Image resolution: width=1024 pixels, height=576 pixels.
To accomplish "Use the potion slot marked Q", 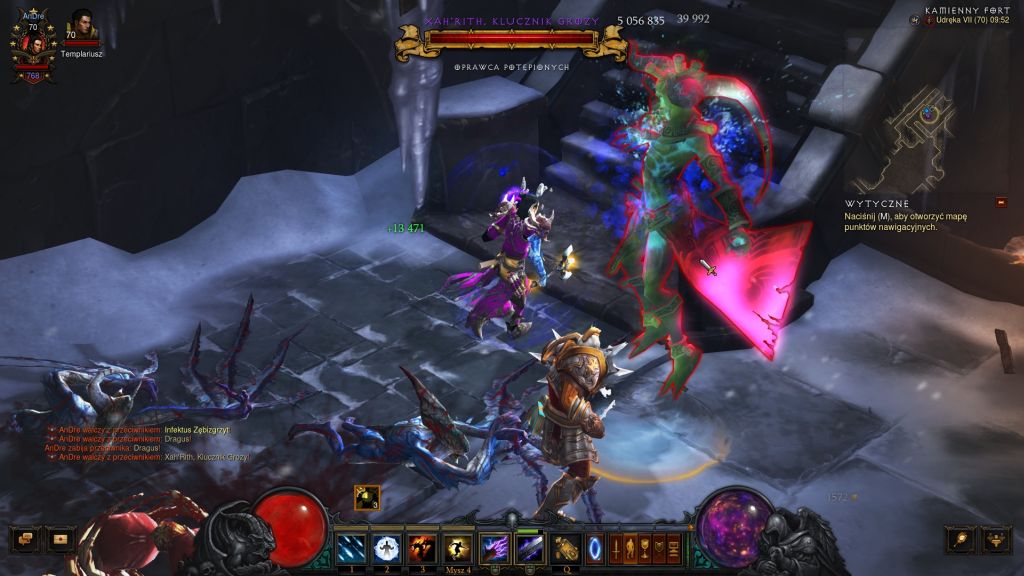I will (x=566, y=548).
